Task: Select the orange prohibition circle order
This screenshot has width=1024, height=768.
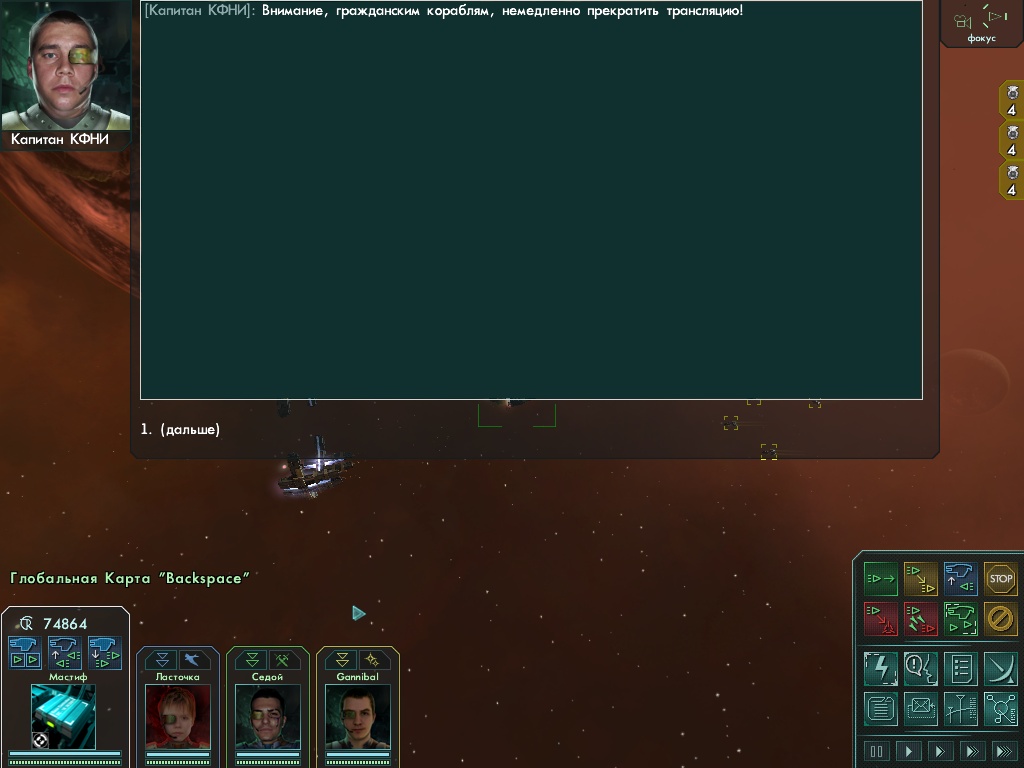Action: click(1000, 619)
